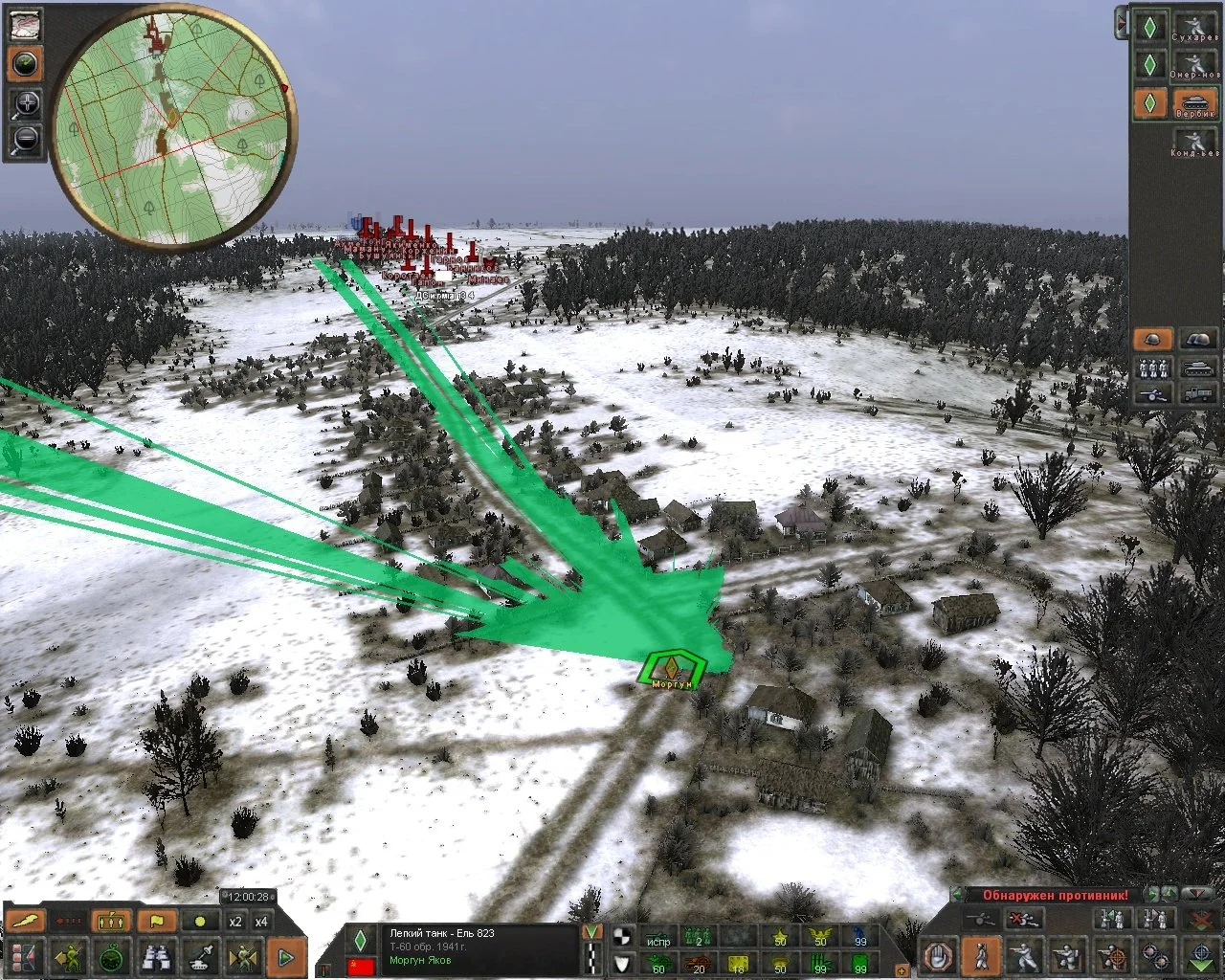Click the truck filter icon on right sidebar
Viewport: 1225px width, 980px height.
1197,395
